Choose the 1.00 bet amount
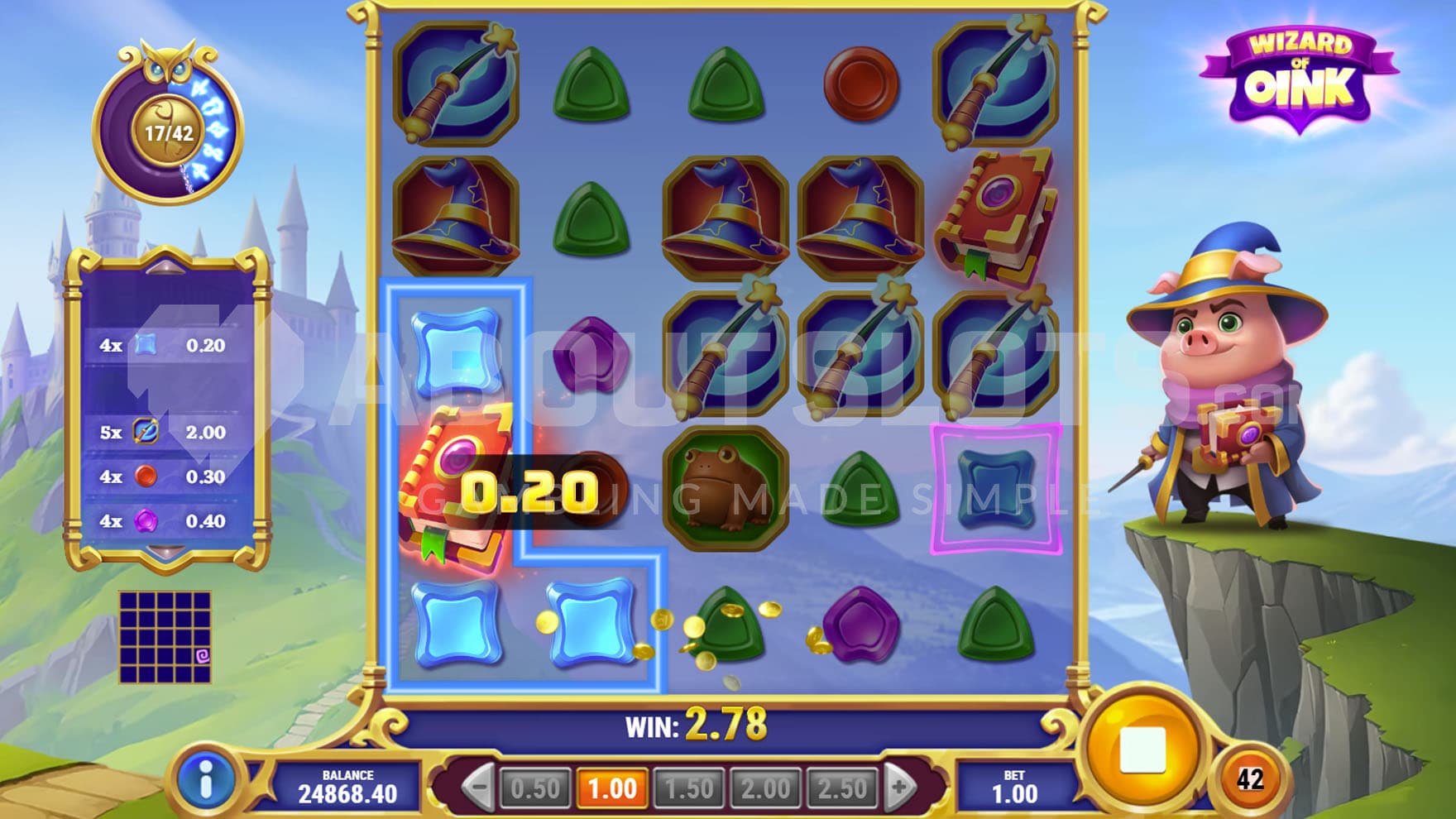This screenshot has width=1456, height=819. click(x=612, y=788)
